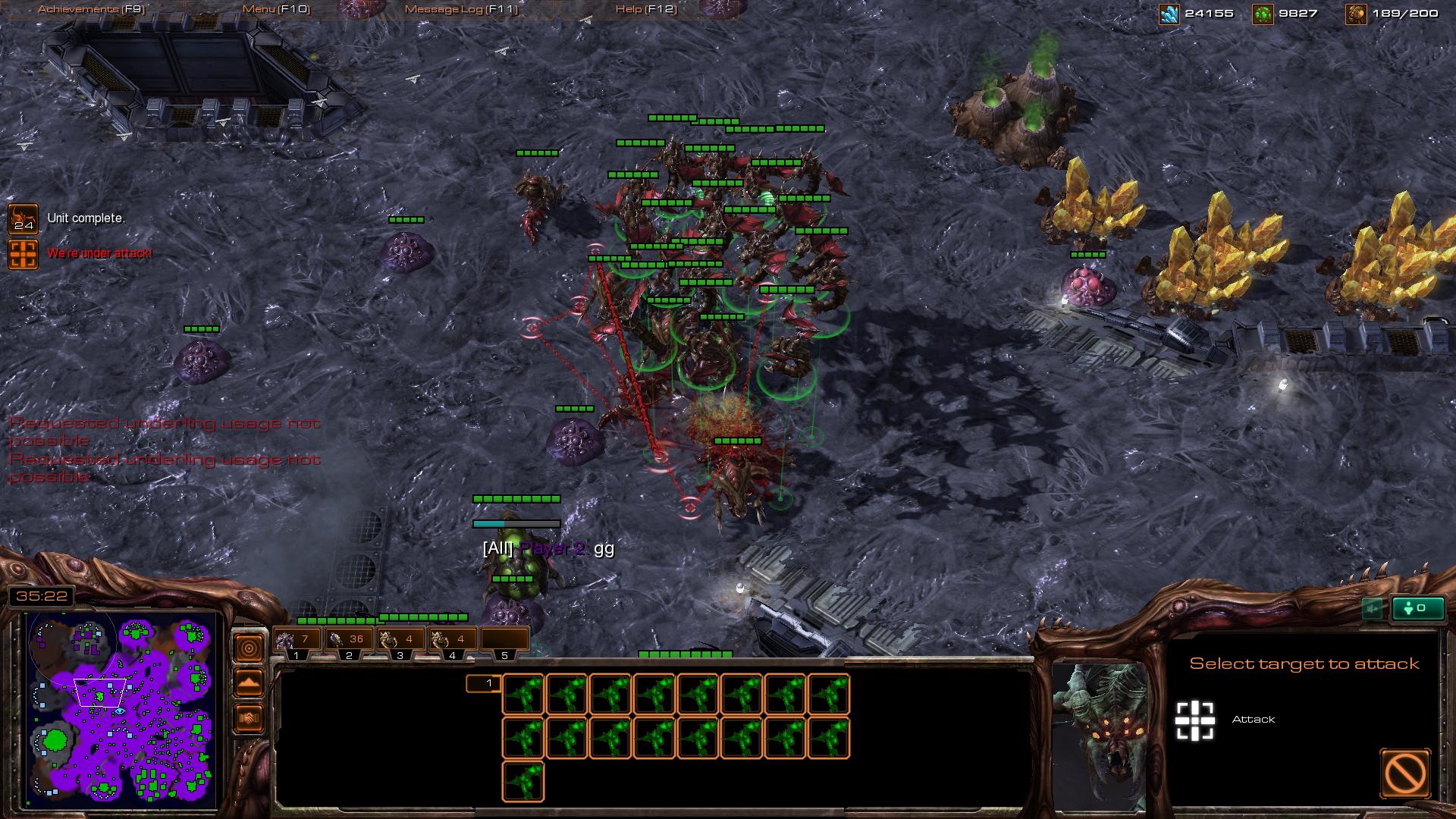Select control group 2 with 36 units
Viewport: 1456px width, 819px height.
tap(349, 640)
